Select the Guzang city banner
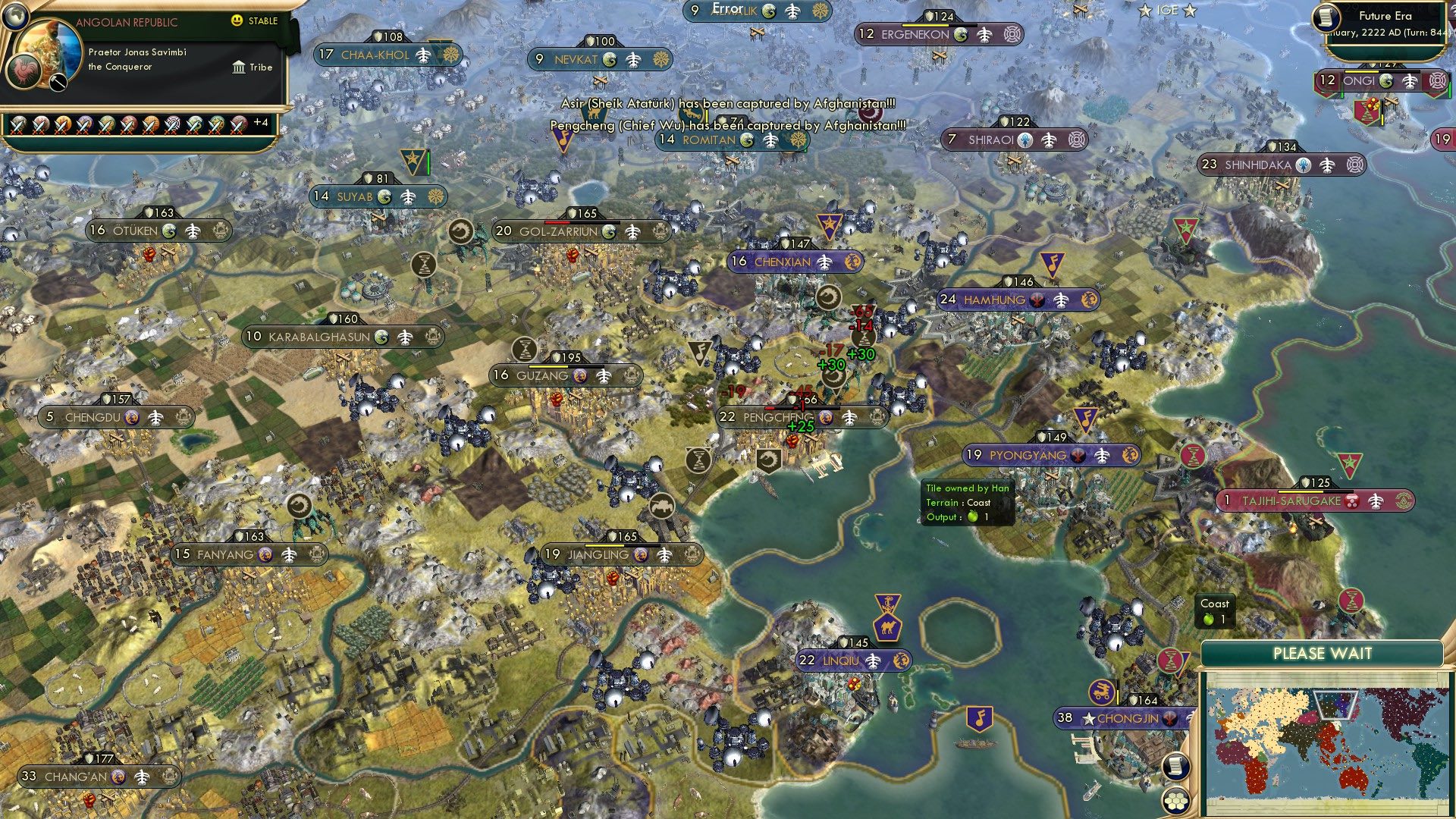Screen dimensions: 1456x819 click(567, 375)
